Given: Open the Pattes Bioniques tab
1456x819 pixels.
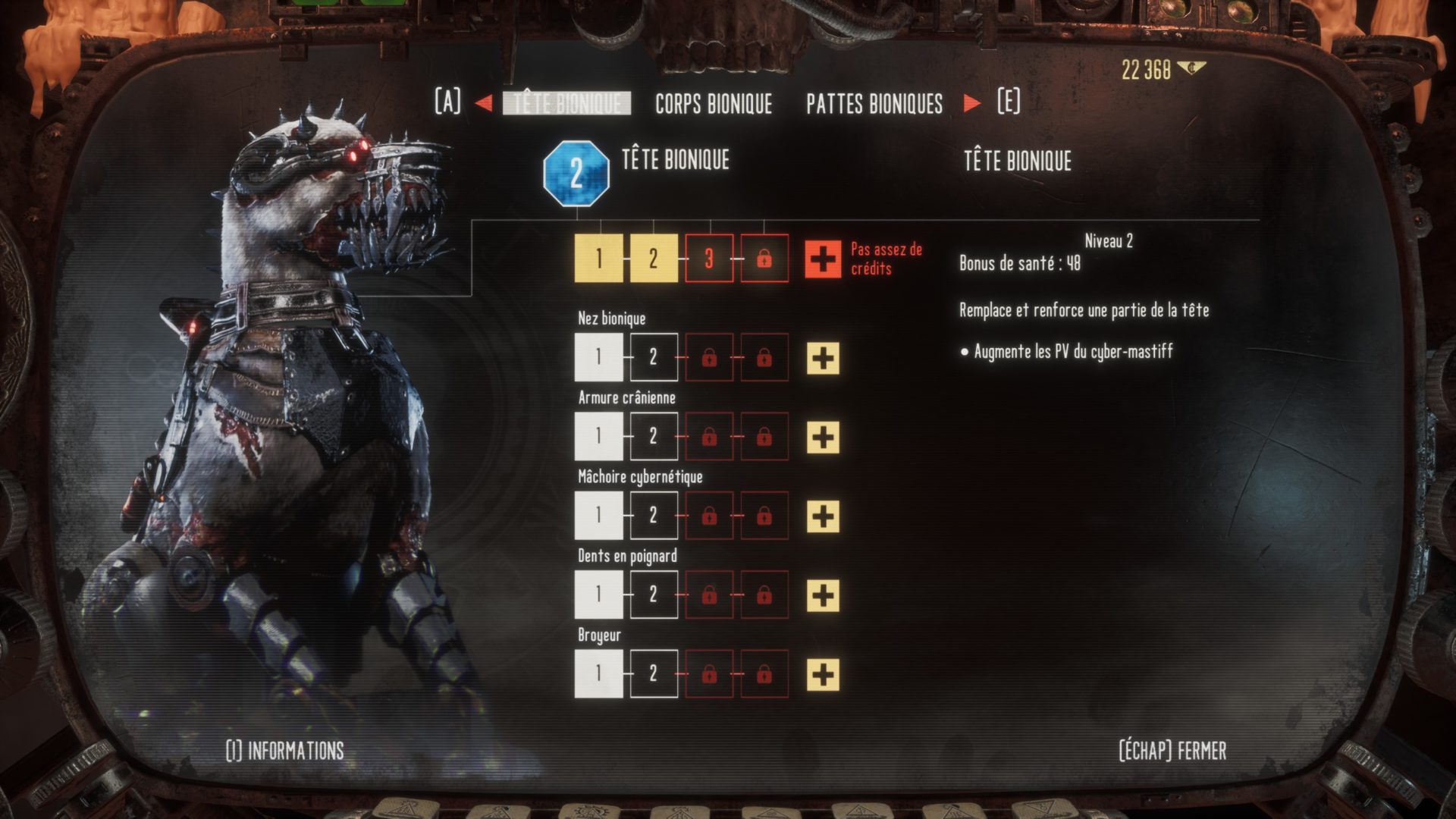Looking at the screenshot, I should (x=874, y=103).
